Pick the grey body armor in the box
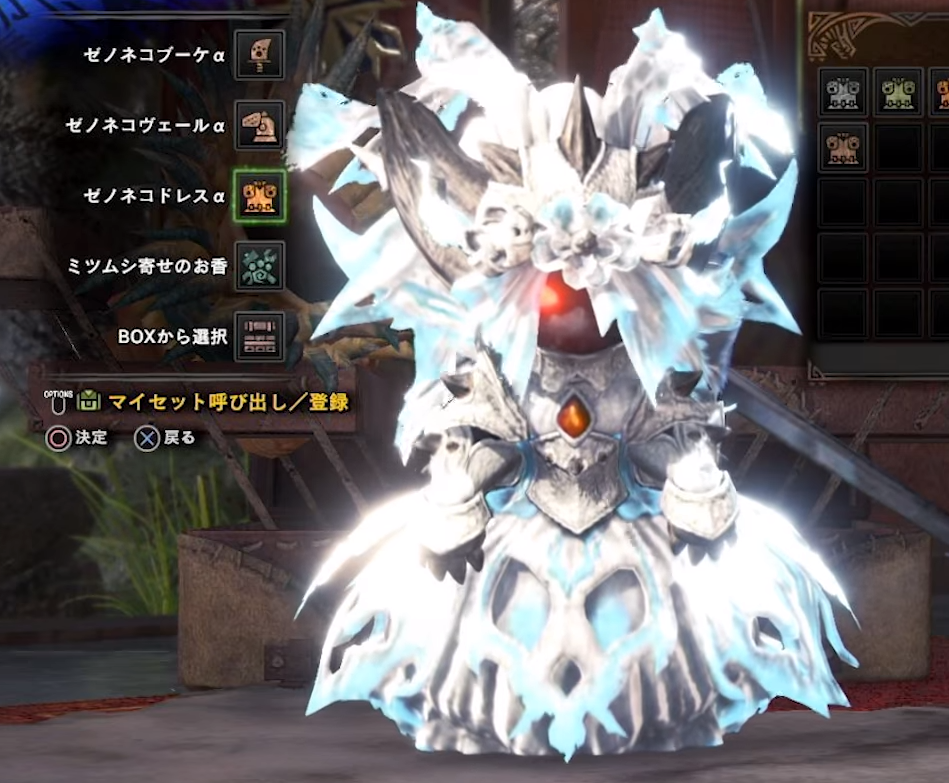 (x=843, y=92)
